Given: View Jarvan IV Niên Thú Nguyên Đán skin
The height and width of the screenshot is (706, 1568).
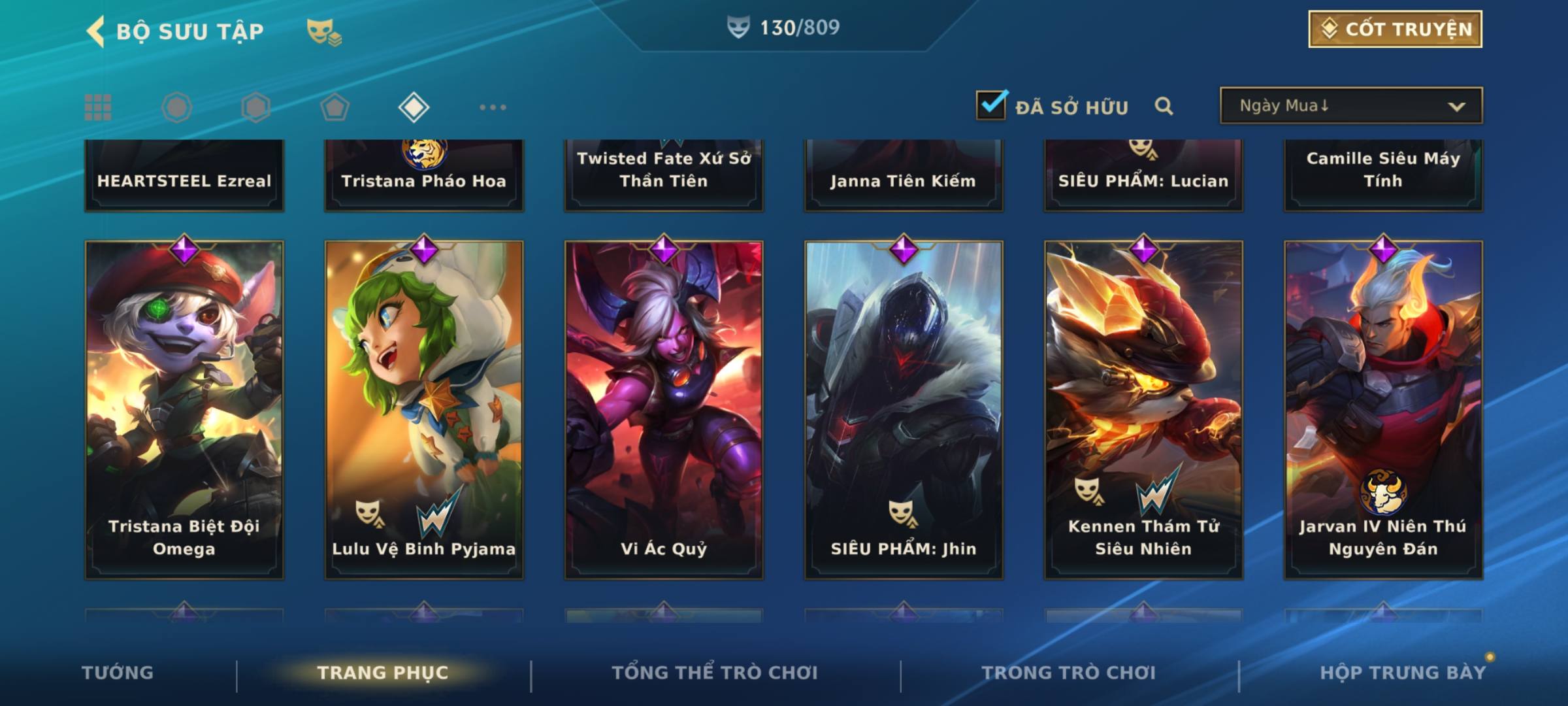Looking at the screenshot, I should pos(1383,409).
